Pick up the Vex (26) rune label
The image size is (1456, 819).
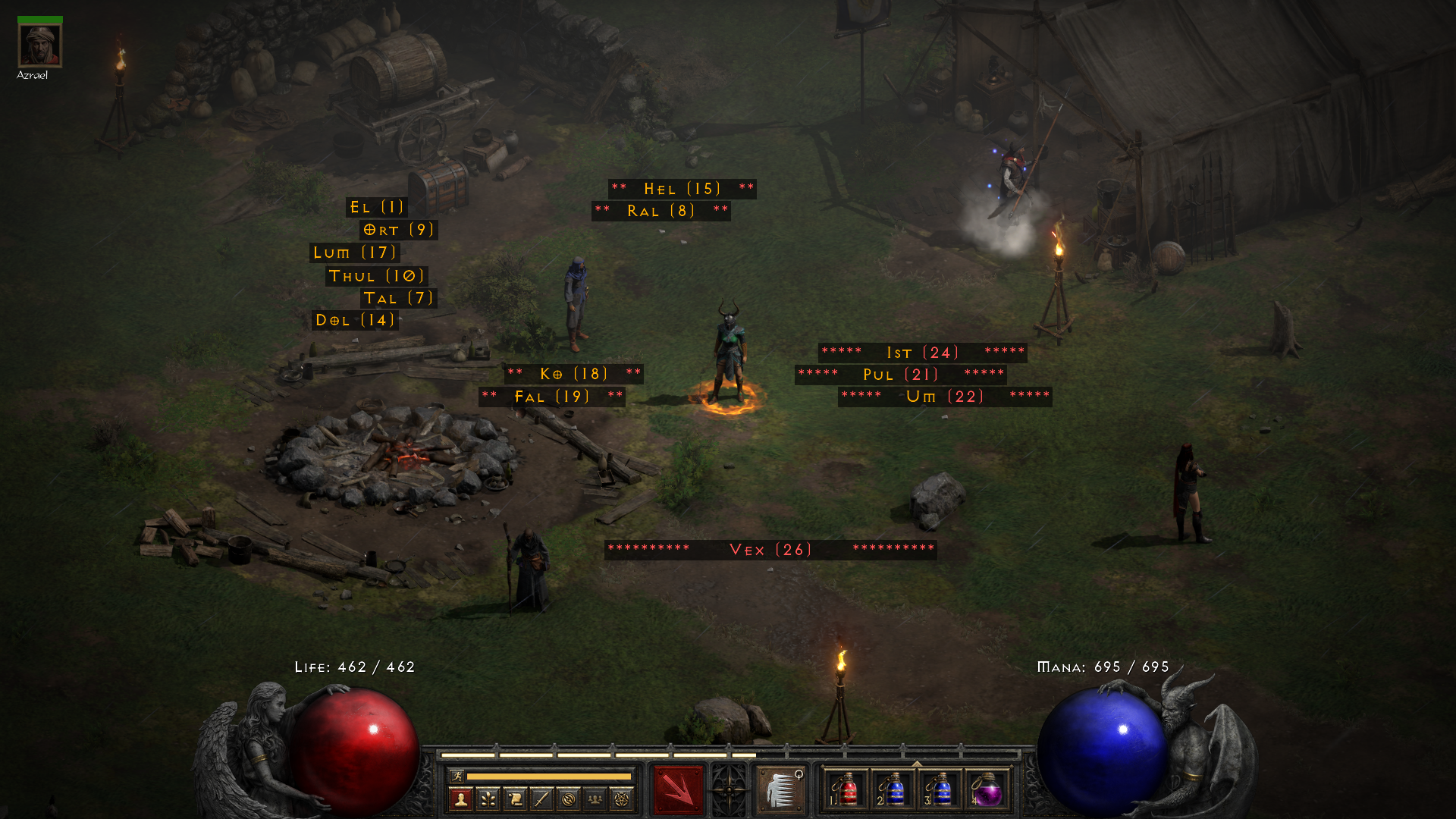770,550
